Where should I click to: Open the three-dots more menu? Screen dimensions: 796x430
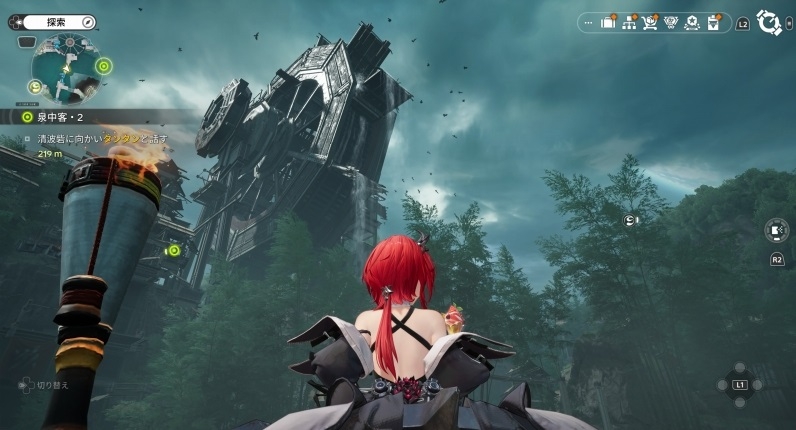point(587,22)
